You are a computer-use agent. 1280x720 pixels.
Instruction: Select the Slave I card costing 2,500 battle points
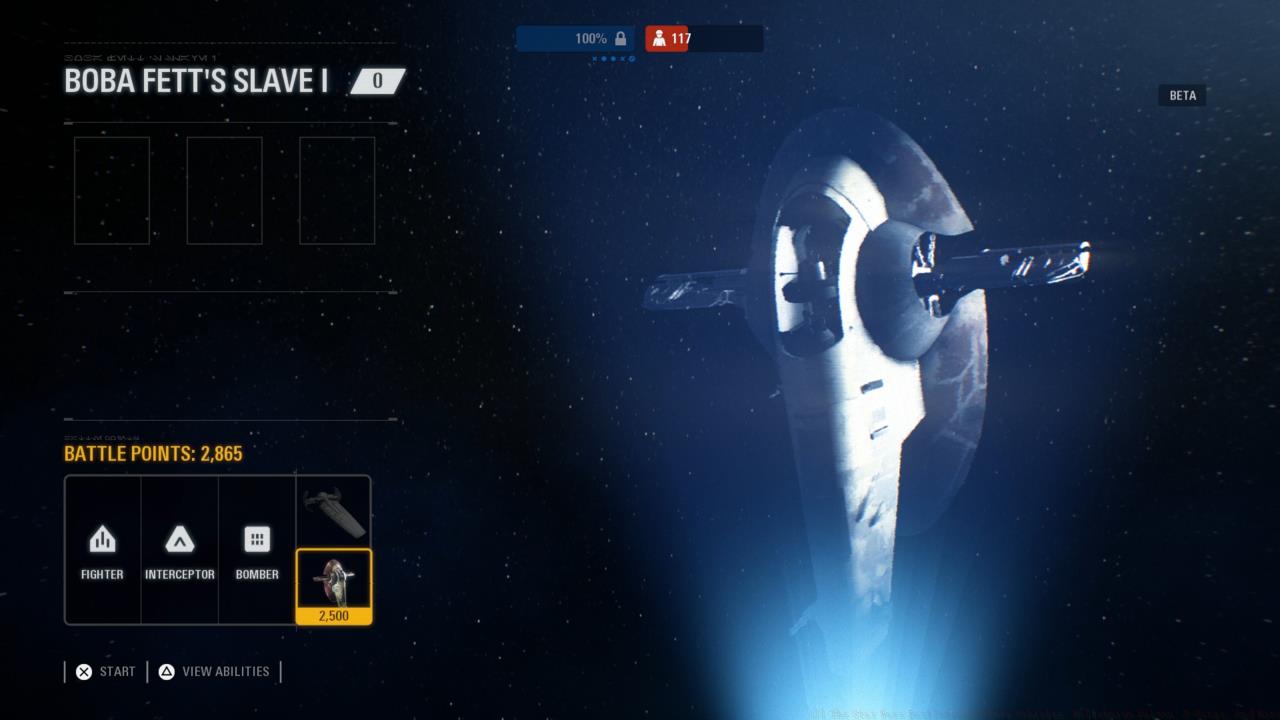pos(334,585)
